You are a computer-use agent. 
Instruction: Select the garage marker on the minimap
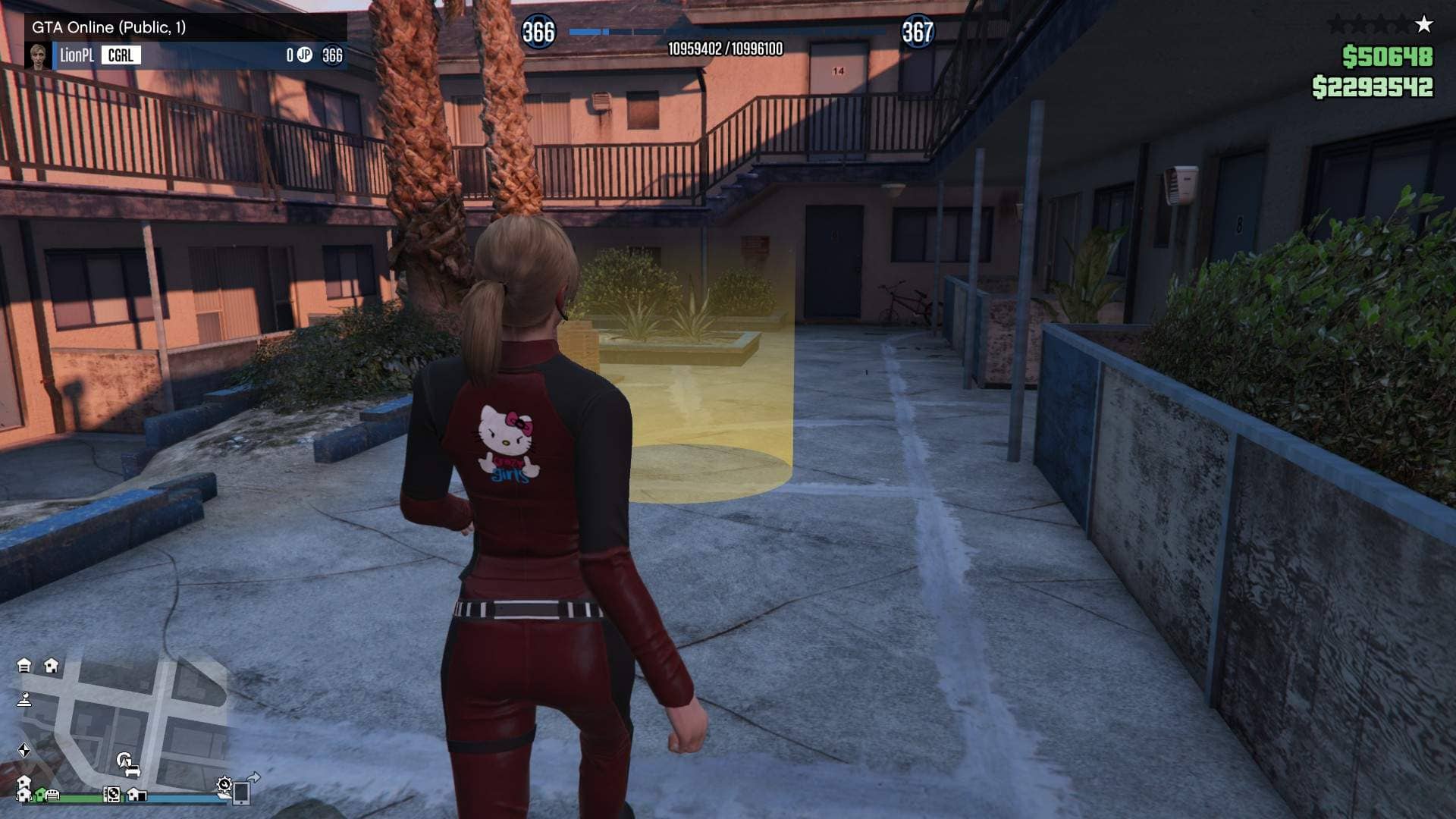coord(24,666)
